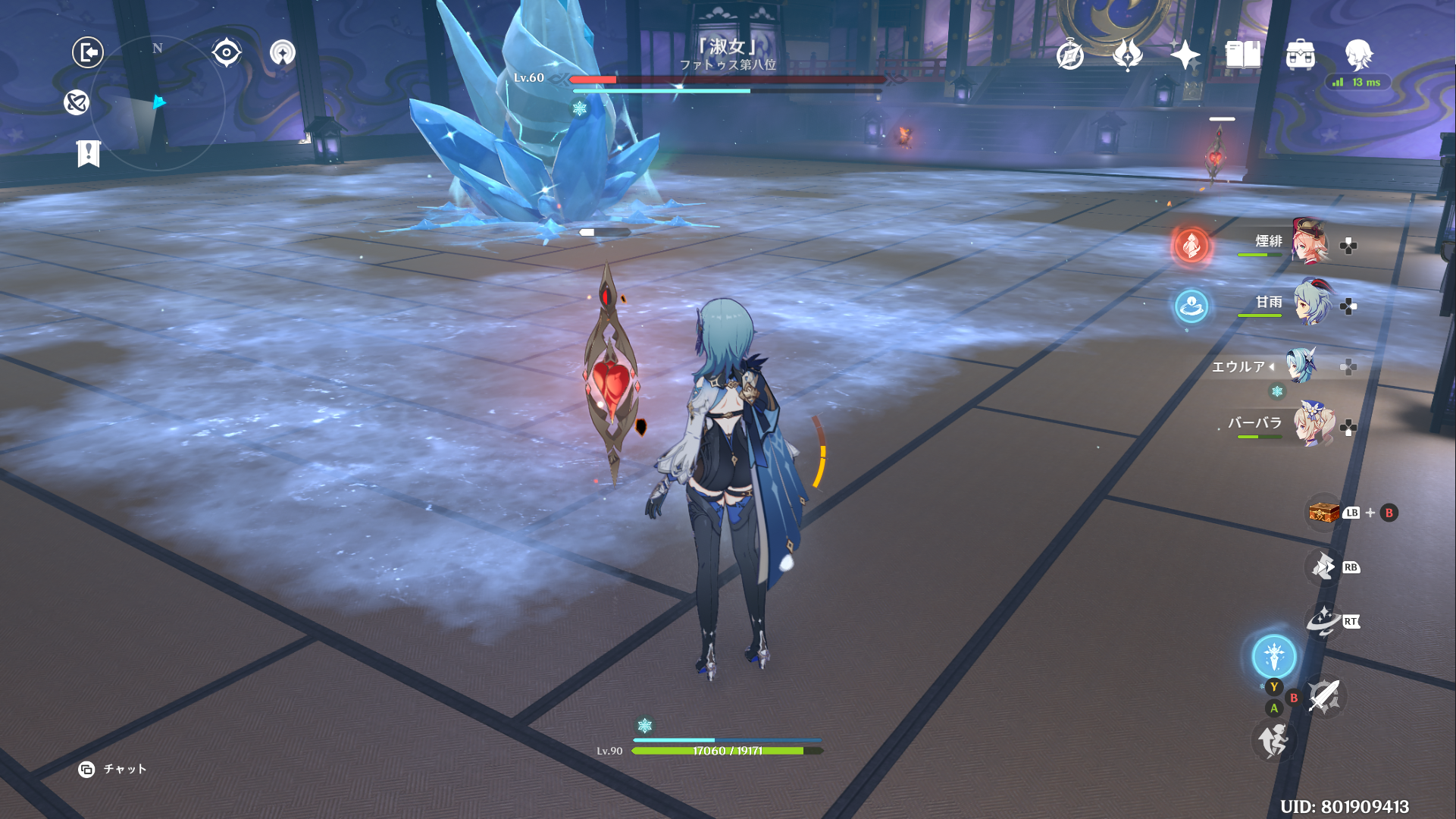Toggle the eye view icon
The image size is (1456, 819).
(x=227, y=52)
